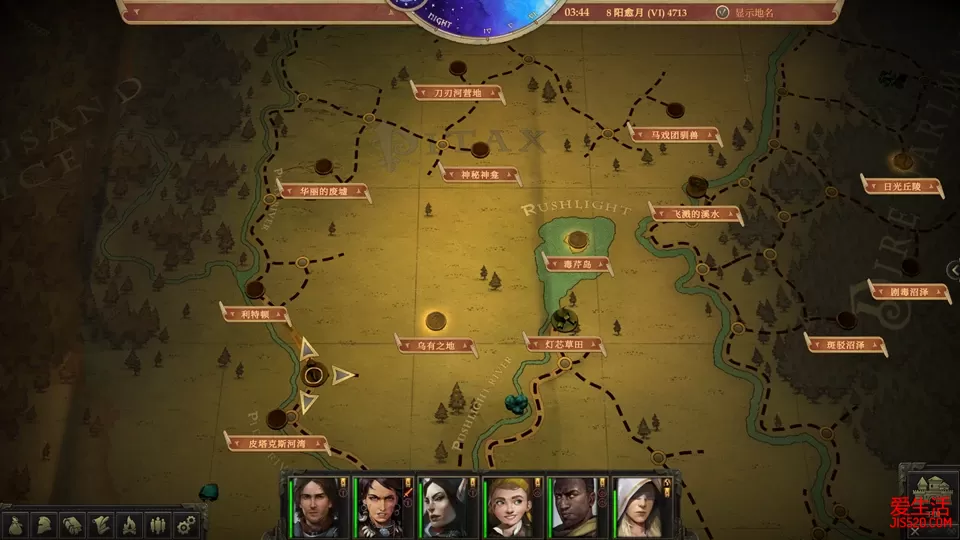Open the map parchment icon
Viewport: 960px width, 540px height.
click(101, 523)
